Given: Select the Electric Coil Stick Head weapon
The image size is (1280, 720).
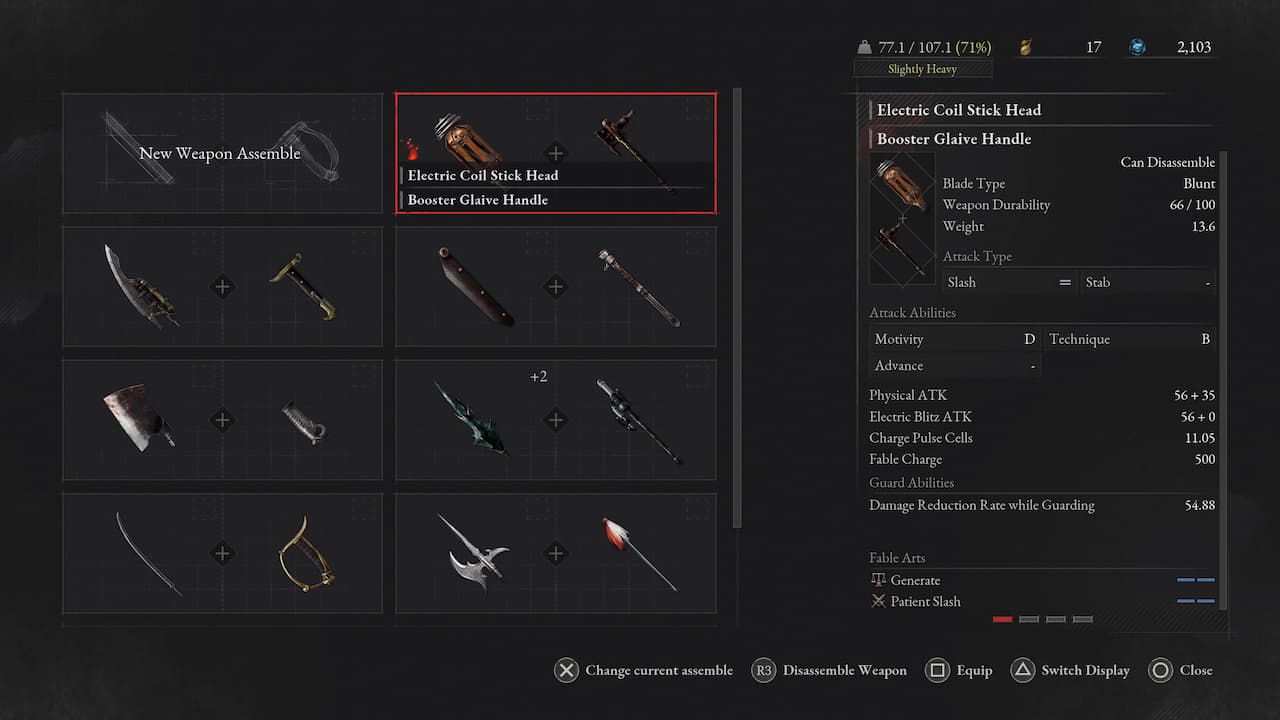Looking at the screenshot, I should (556, 153).
